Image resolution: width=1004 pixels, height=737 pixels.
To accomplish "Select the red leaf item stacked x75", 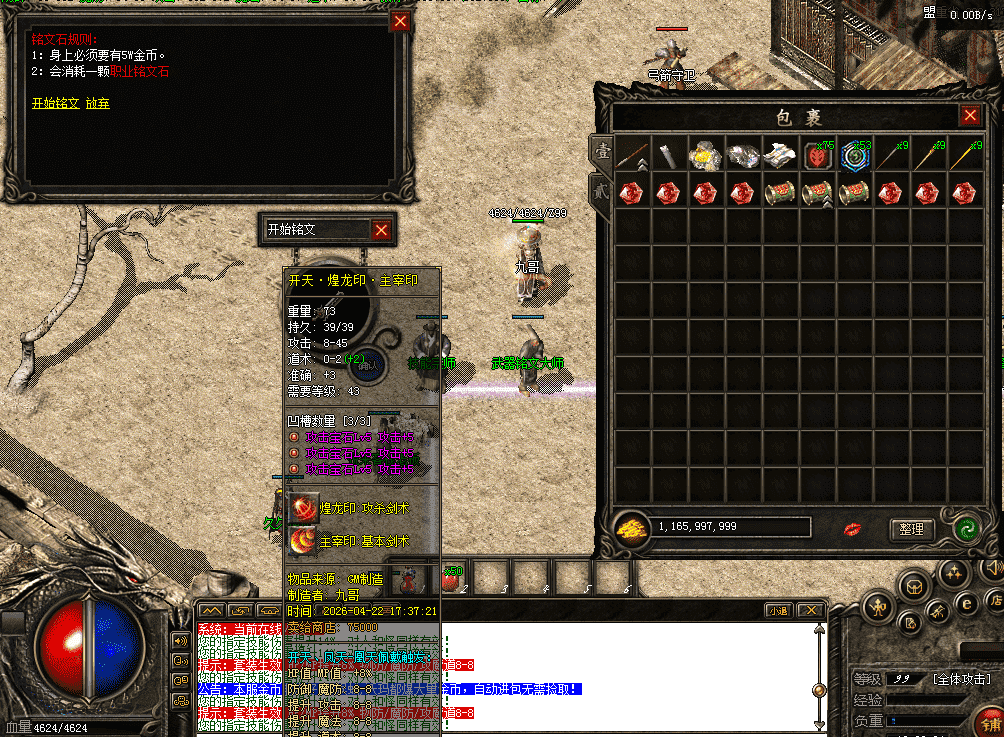I will (817, 155).
